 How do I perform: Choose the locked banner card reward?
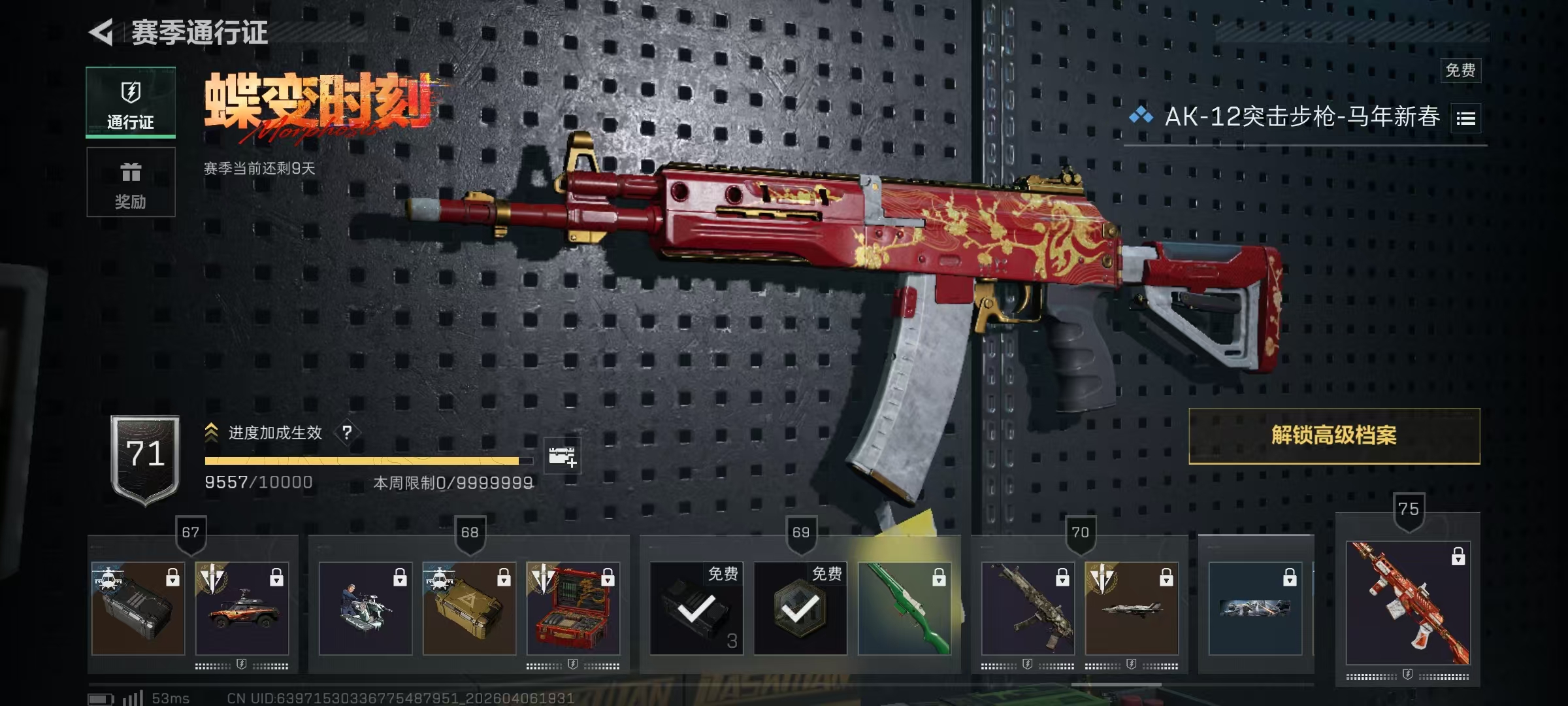[x=1255, y=609]
